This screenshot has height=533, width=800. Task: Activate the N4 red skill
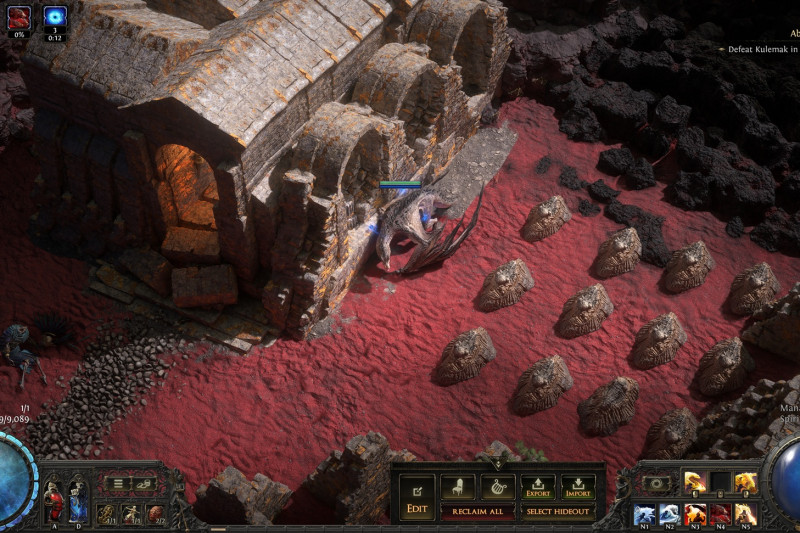click(720, 514)
